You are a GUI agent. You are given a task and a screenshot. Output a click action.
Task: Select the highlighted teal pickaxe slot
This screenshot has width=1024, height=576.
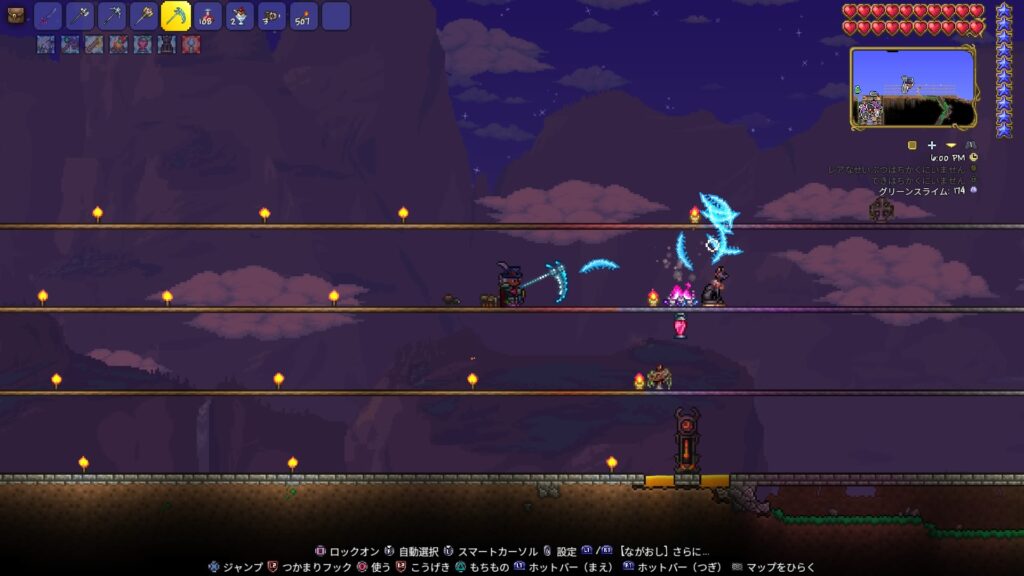coord(176,16)
